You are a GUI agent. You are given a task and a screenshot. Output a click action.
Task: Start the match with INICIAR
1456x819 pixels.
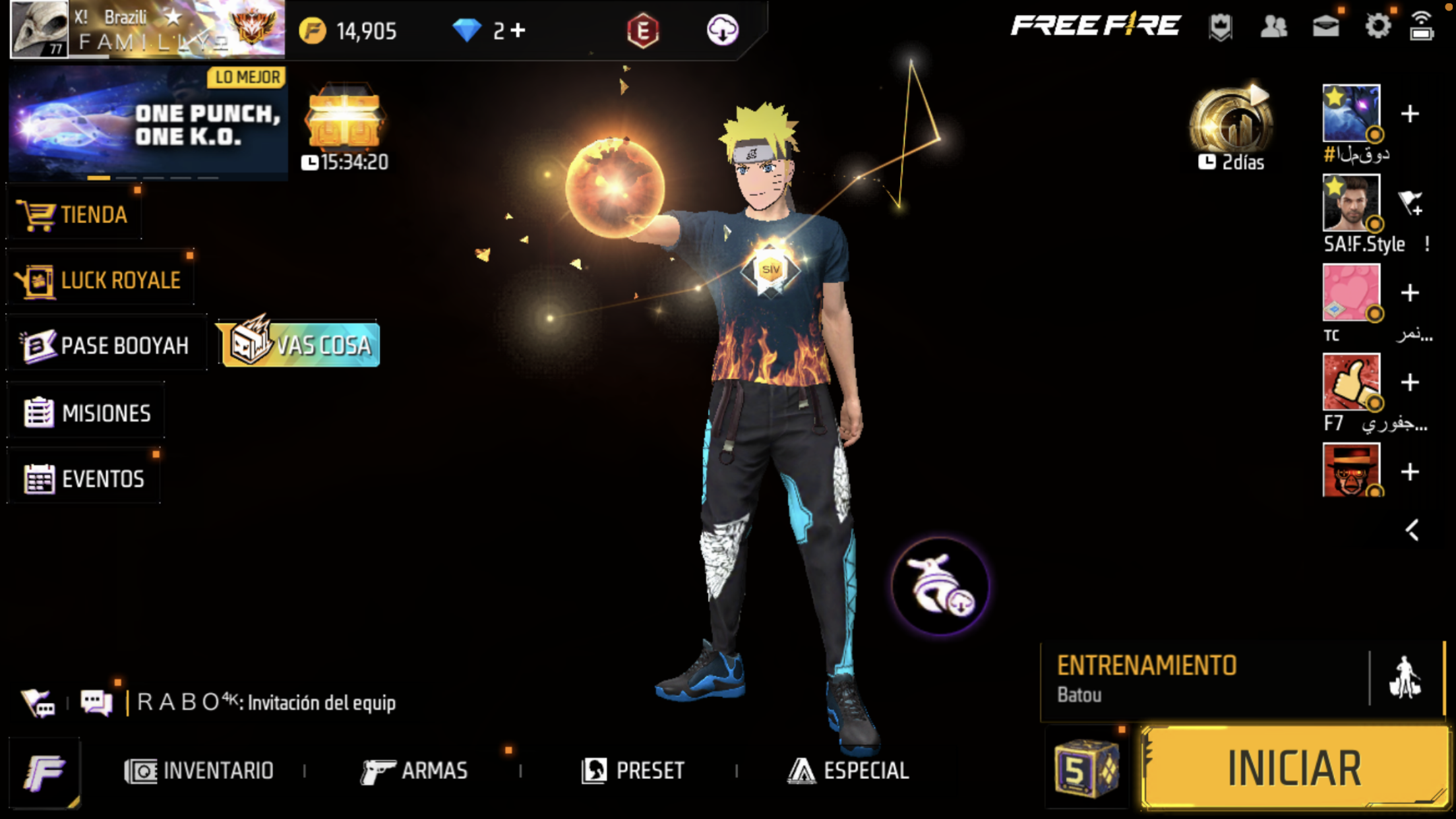pos(1294,768)
